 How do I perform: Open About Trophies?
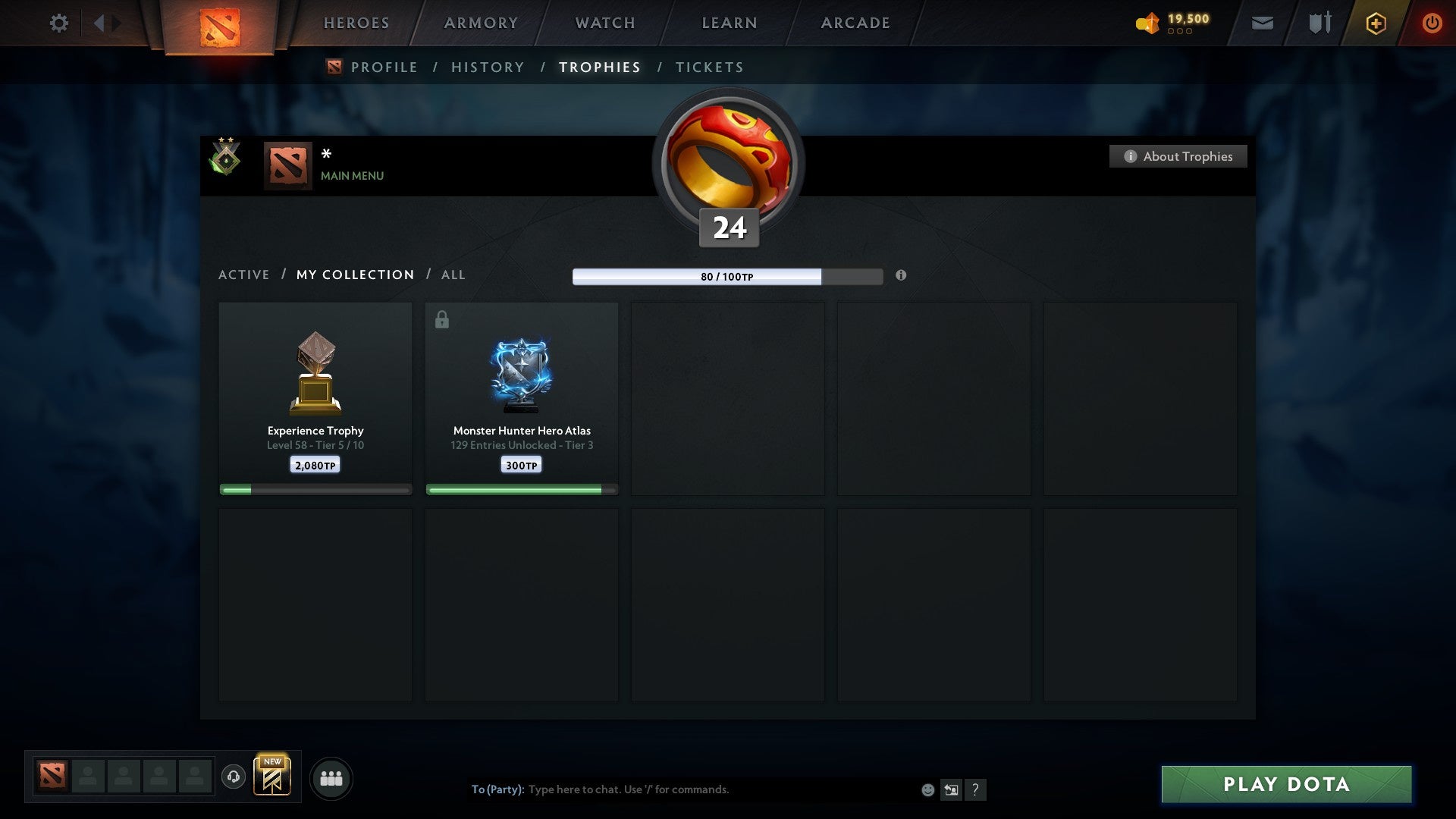coord(1178,156)
